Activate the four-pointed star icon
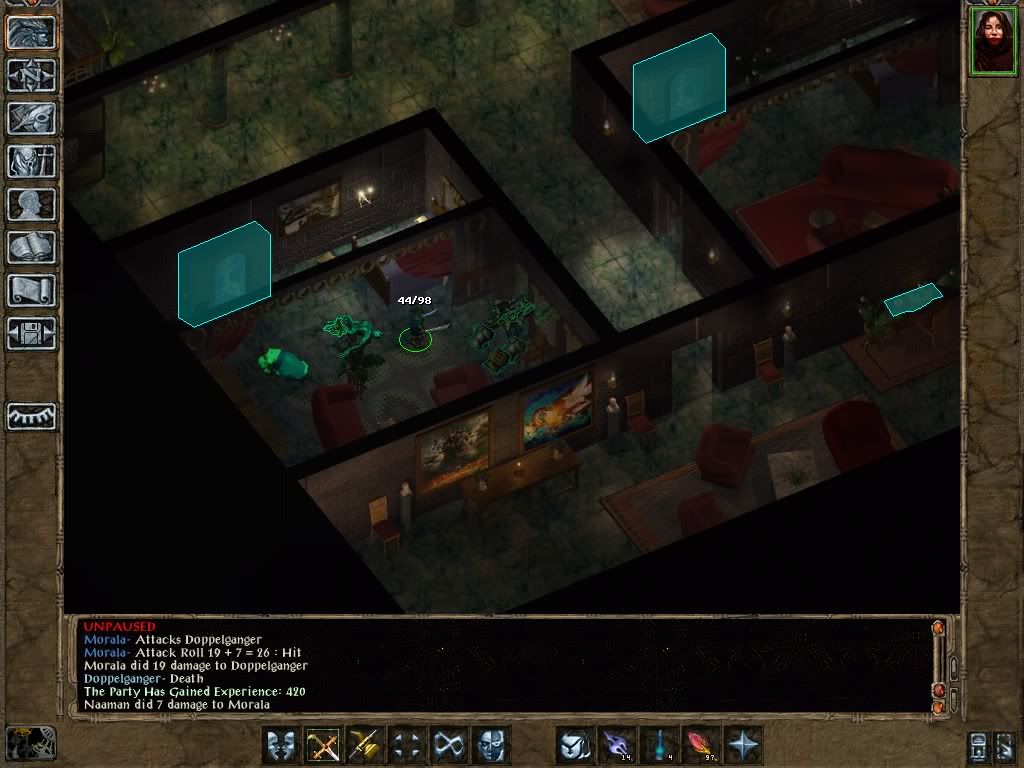This screenshot has width=1024, height=768. pos(743,745)
